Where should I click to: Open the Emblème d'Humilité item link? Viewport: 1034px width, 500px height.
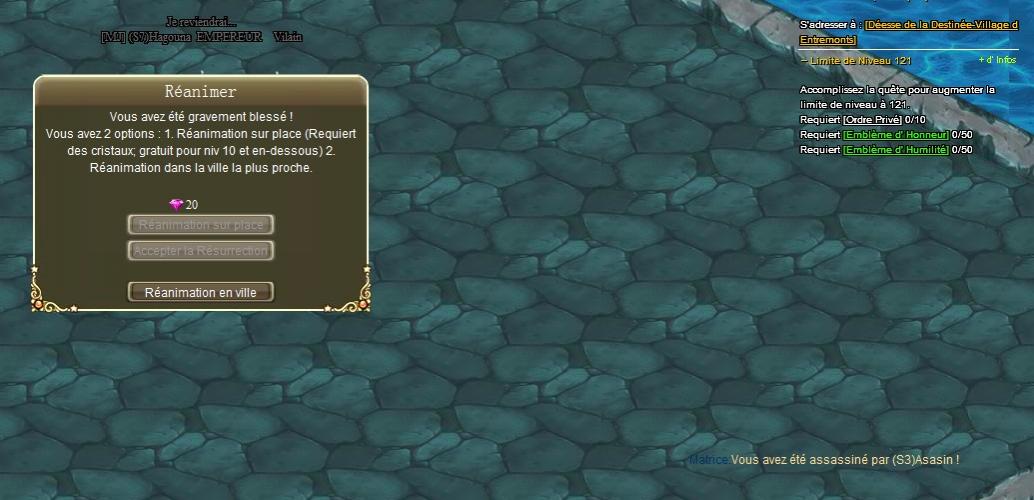(895, 150)
